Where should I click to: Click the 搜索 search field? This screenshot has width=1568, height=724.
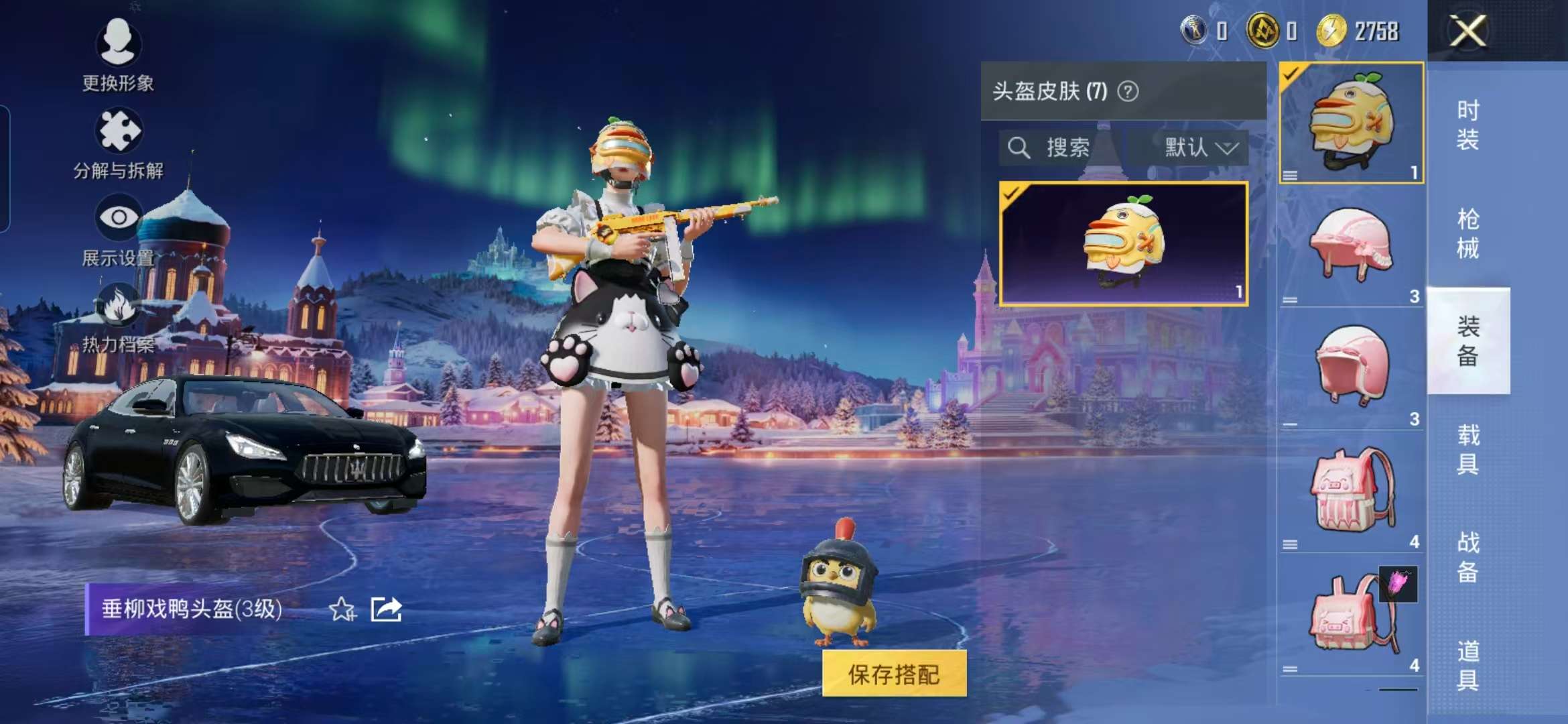(x=1059, y=147)
